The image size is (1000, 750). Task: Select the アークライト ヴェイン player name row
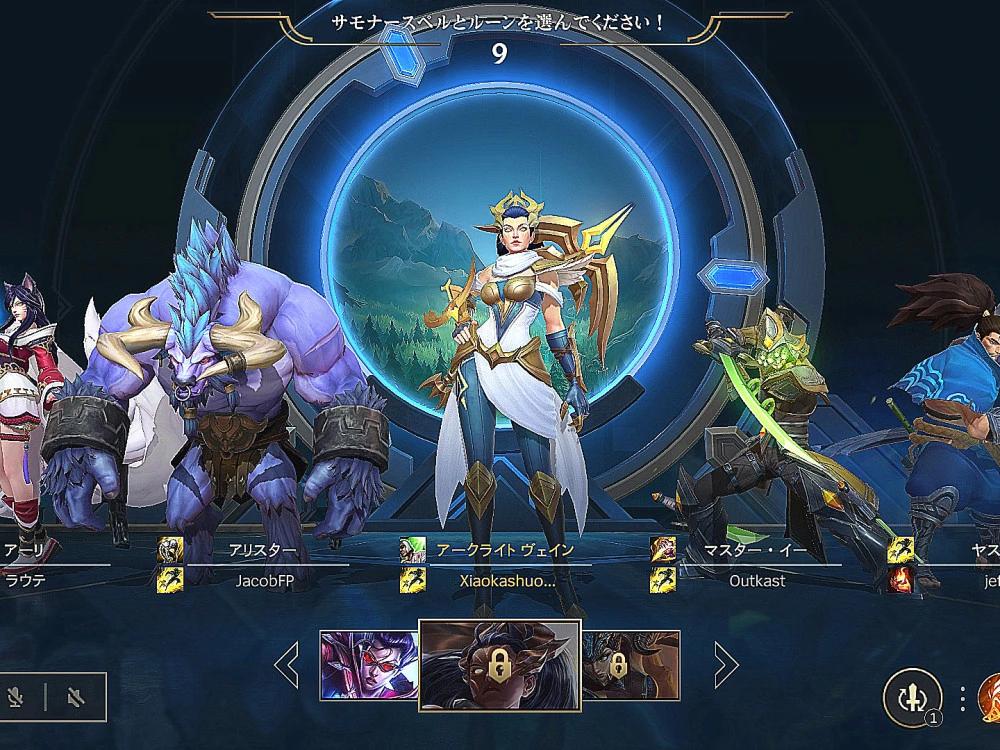pos(505,550)
